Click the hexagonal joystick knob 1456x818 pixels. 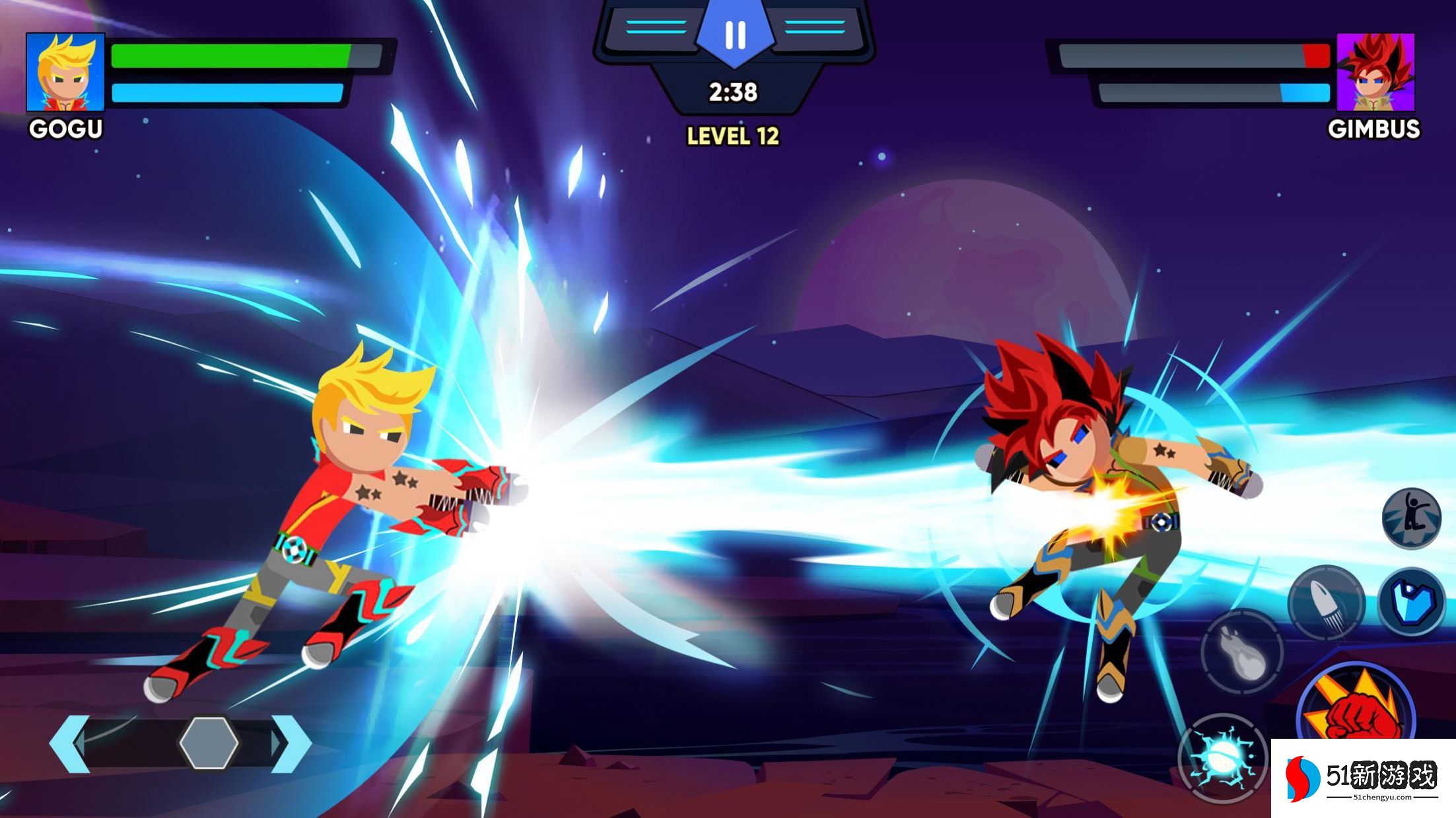[209, 744]
